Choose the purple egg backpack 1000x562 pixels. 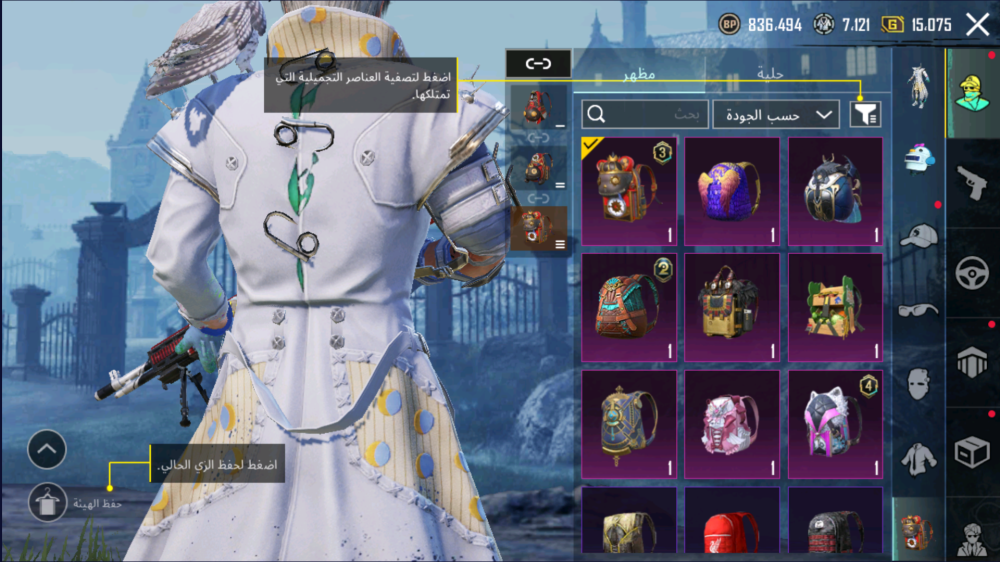(732, 191)
